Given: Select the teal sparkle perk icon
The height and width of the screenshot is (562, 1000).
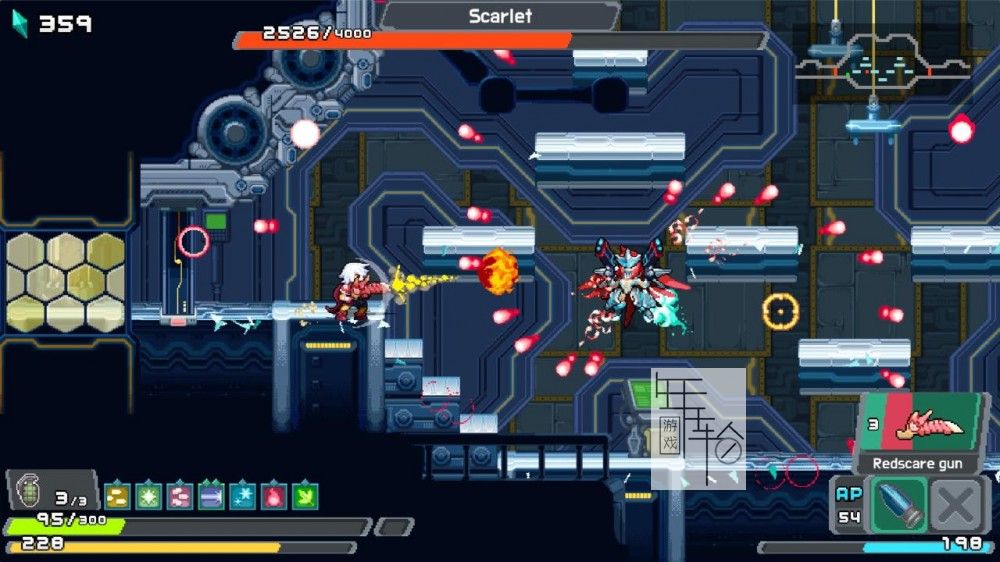Looking at the screenshot, I should coord(242,496).
